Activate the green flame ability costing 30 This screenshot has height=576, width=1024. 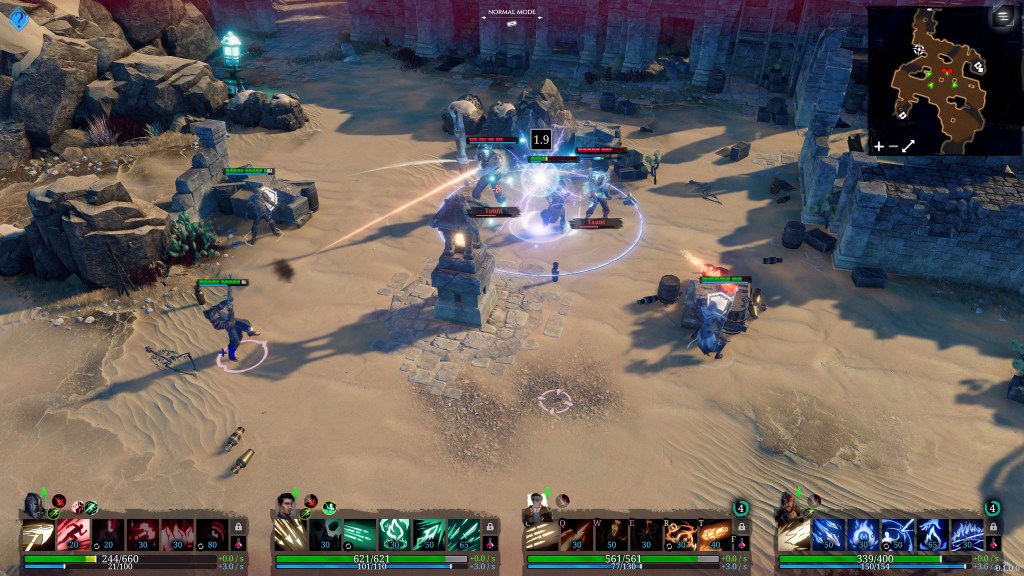(394, 534)
